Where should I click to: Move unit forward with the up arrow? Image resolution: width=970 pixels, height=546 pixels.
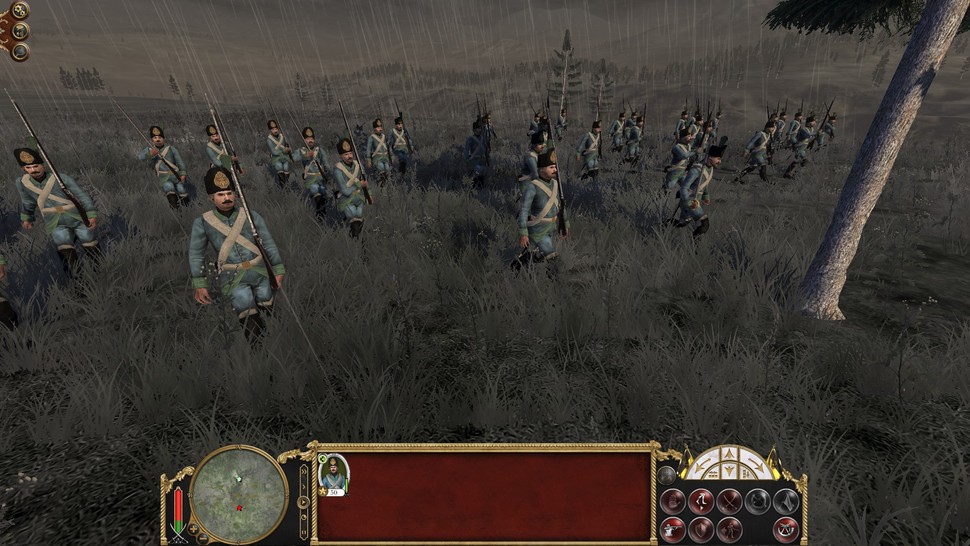pyautogui.click(x=730, y=455)
